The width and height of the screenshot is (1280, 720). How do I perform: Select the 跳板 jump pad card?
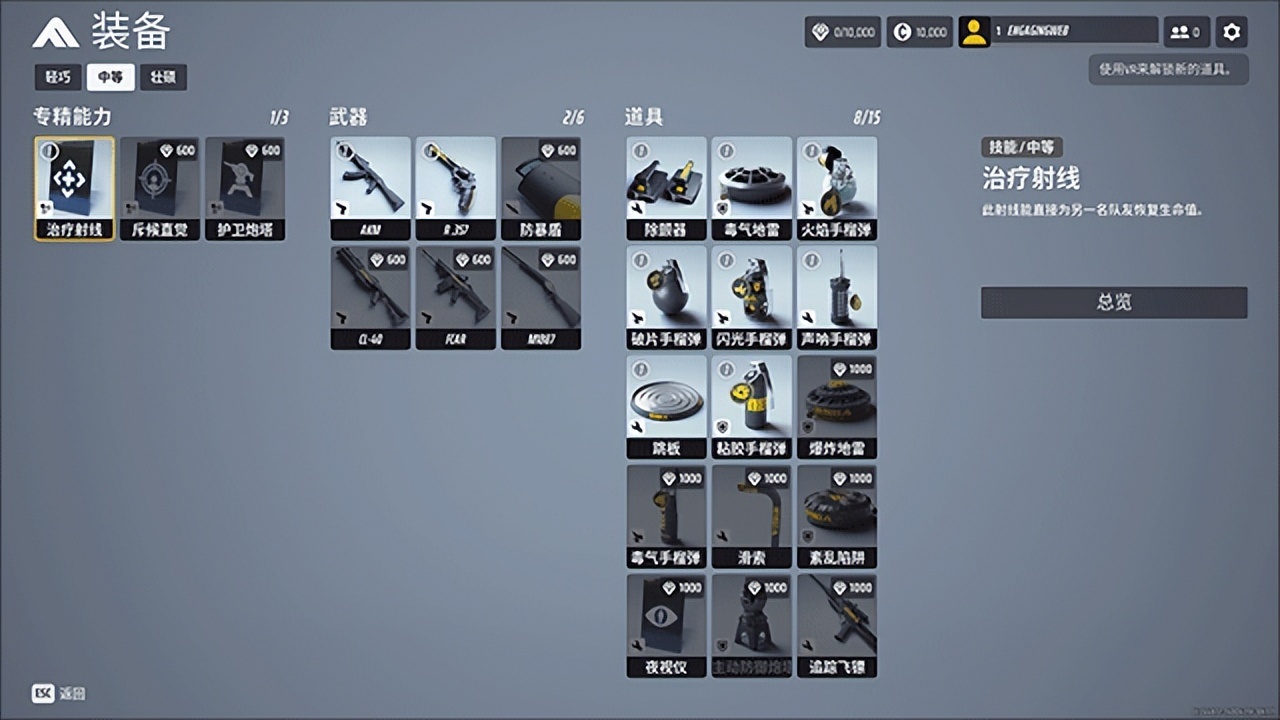666,406
